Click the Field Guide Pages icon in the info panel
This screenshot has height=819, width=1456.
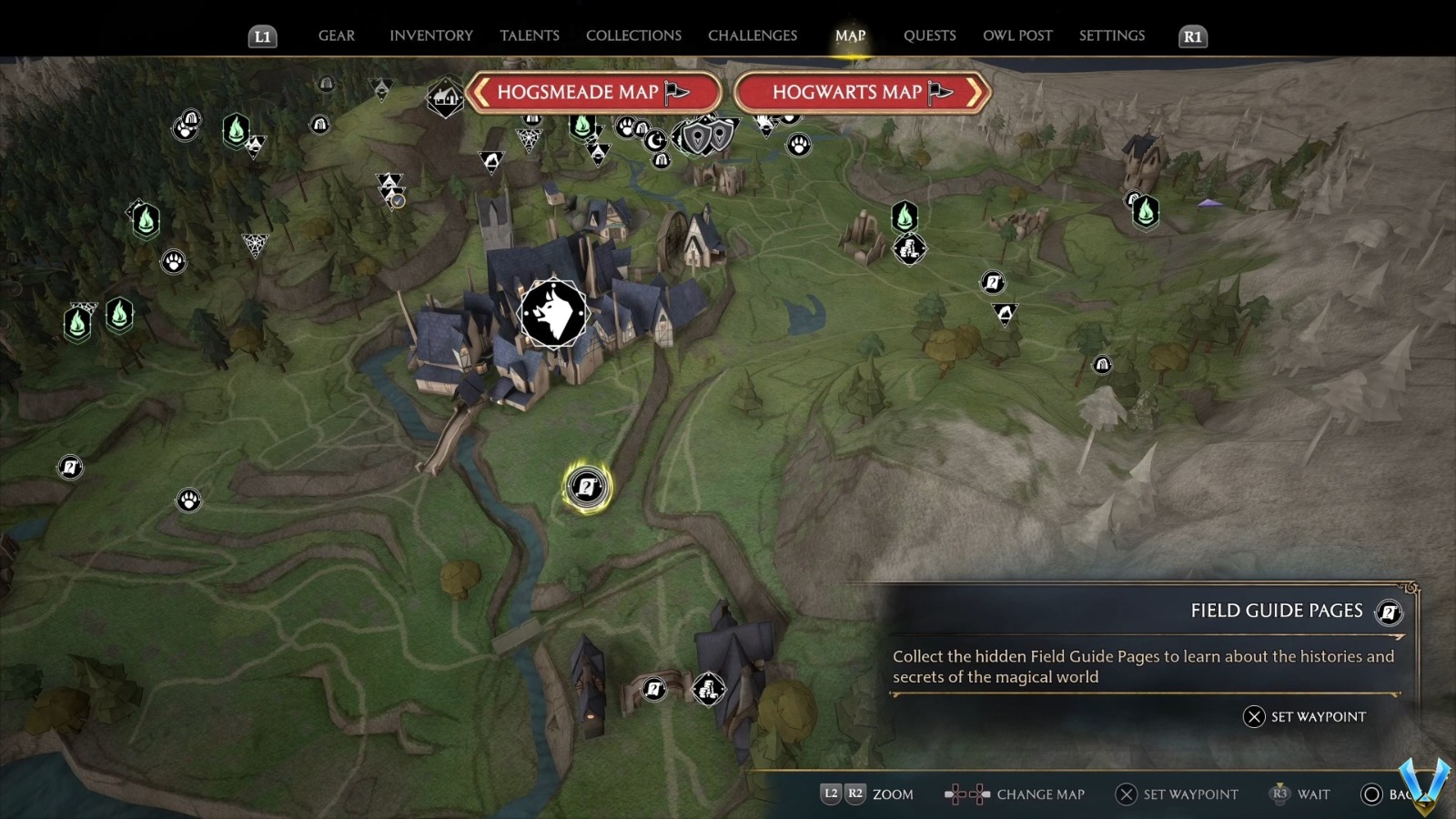[x=1388, y=612]
